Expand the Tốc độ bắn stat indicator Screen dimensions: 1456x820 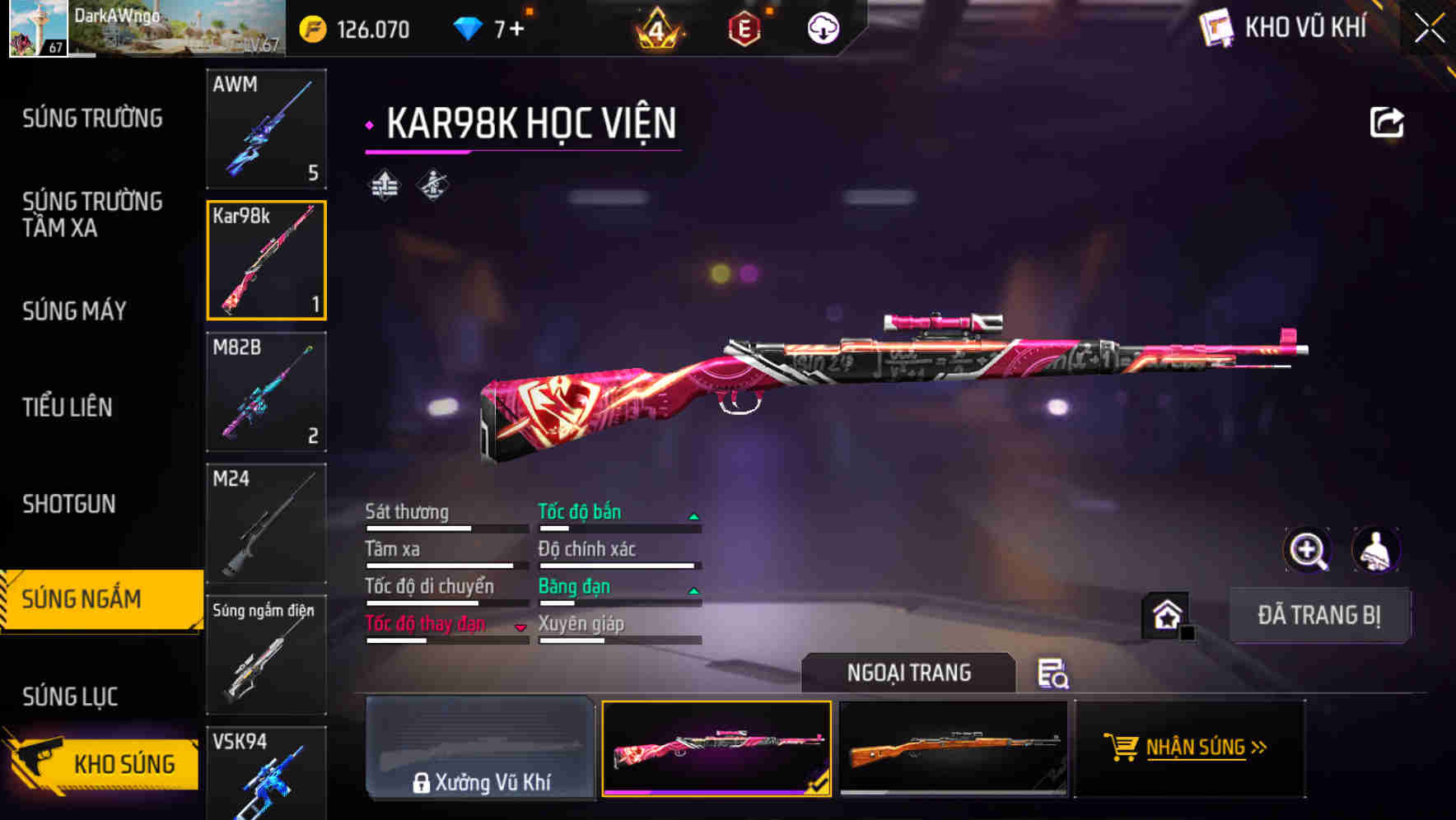(x=694, y=515)
